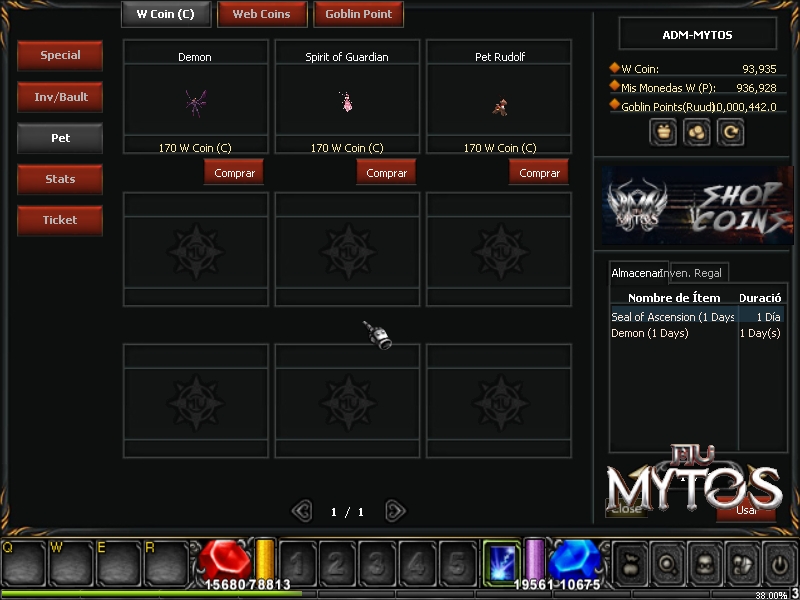
Task: Close the shop window
Action: click(626, 509)
